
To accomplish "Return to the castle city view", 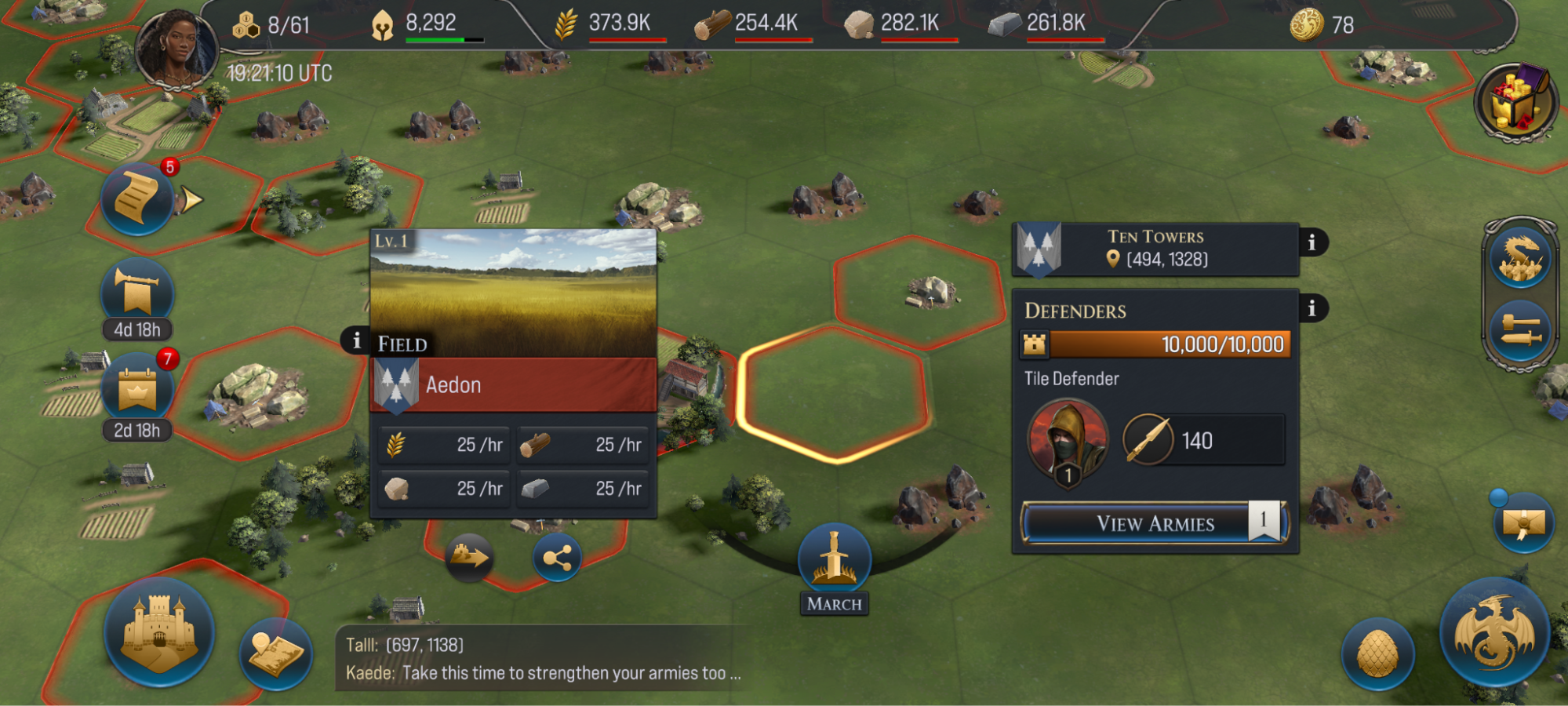I will 159,632.
